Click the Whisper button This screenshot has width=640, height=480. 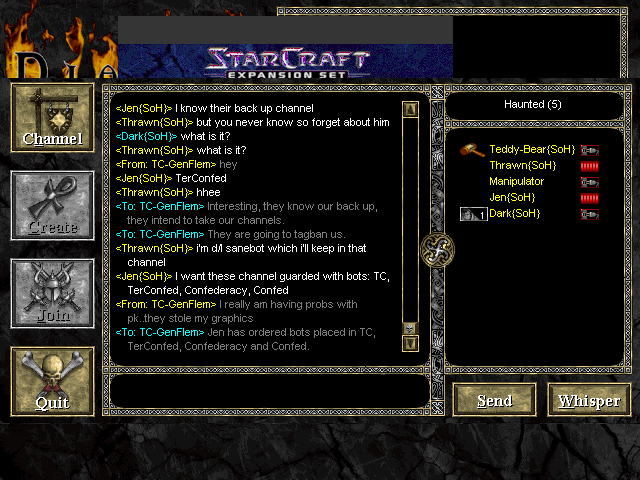point(589,400)
